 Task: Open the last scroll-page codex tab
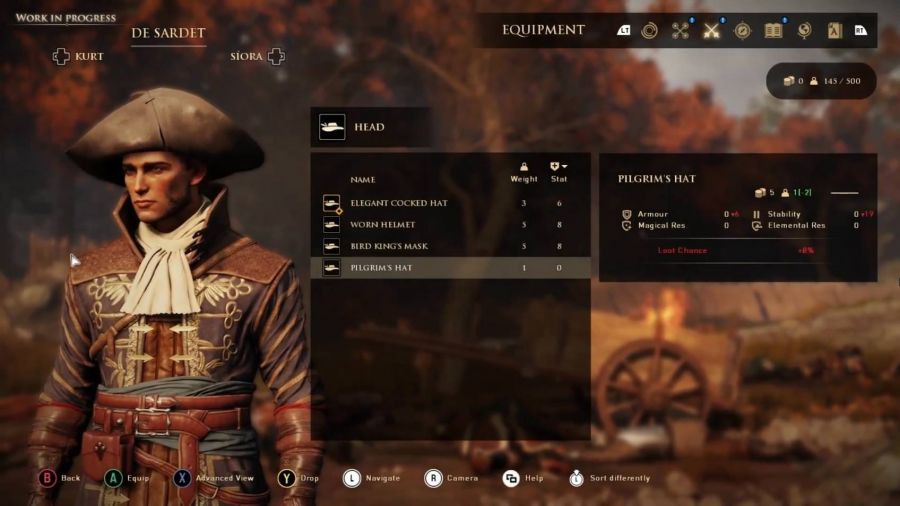tap(833, 30)
